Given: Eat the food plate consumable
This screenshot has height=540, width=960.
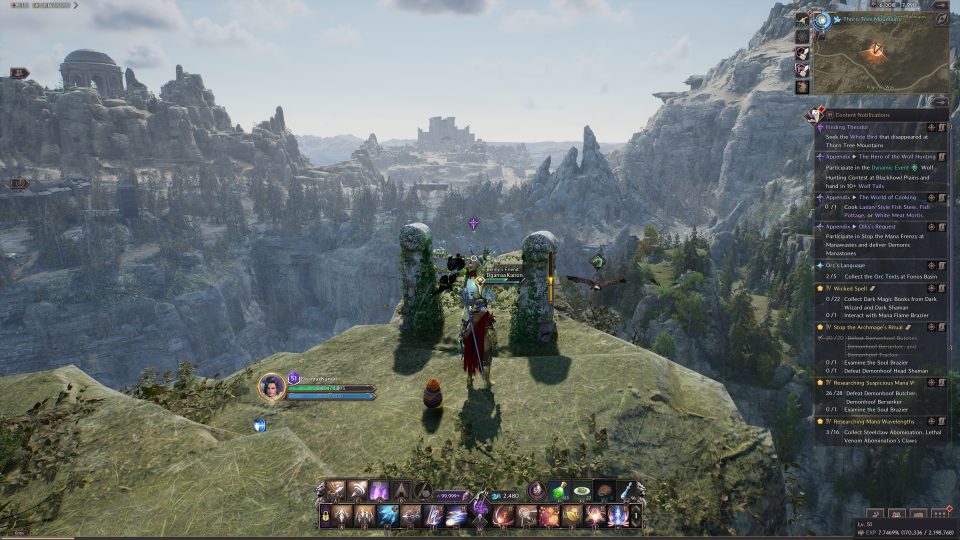Looking at the screenshot, I should [581, 492].
